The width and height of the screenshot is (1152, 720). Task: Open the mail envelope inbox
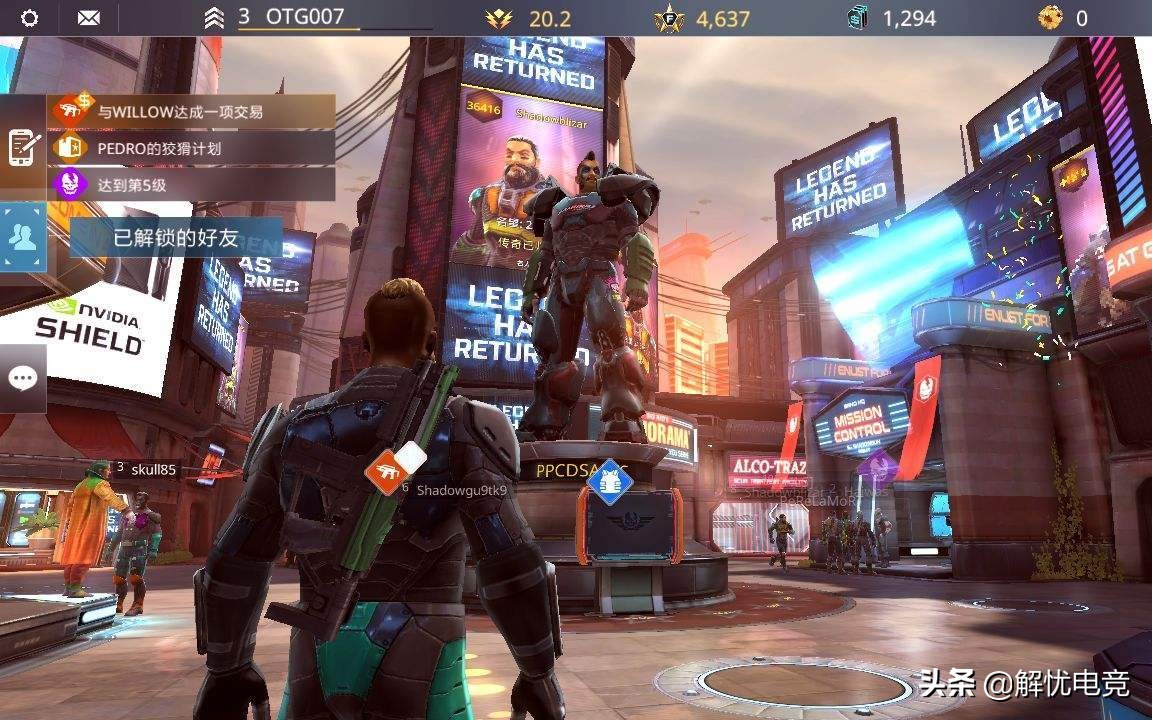pos(89,18)
